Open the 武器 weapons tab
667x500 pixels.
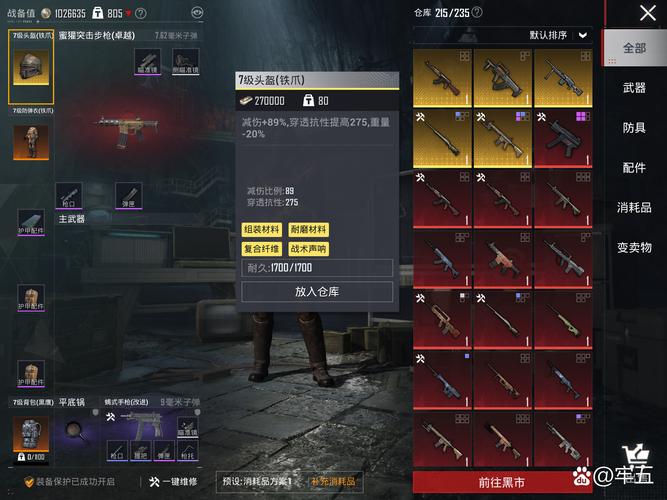(634, 88)
